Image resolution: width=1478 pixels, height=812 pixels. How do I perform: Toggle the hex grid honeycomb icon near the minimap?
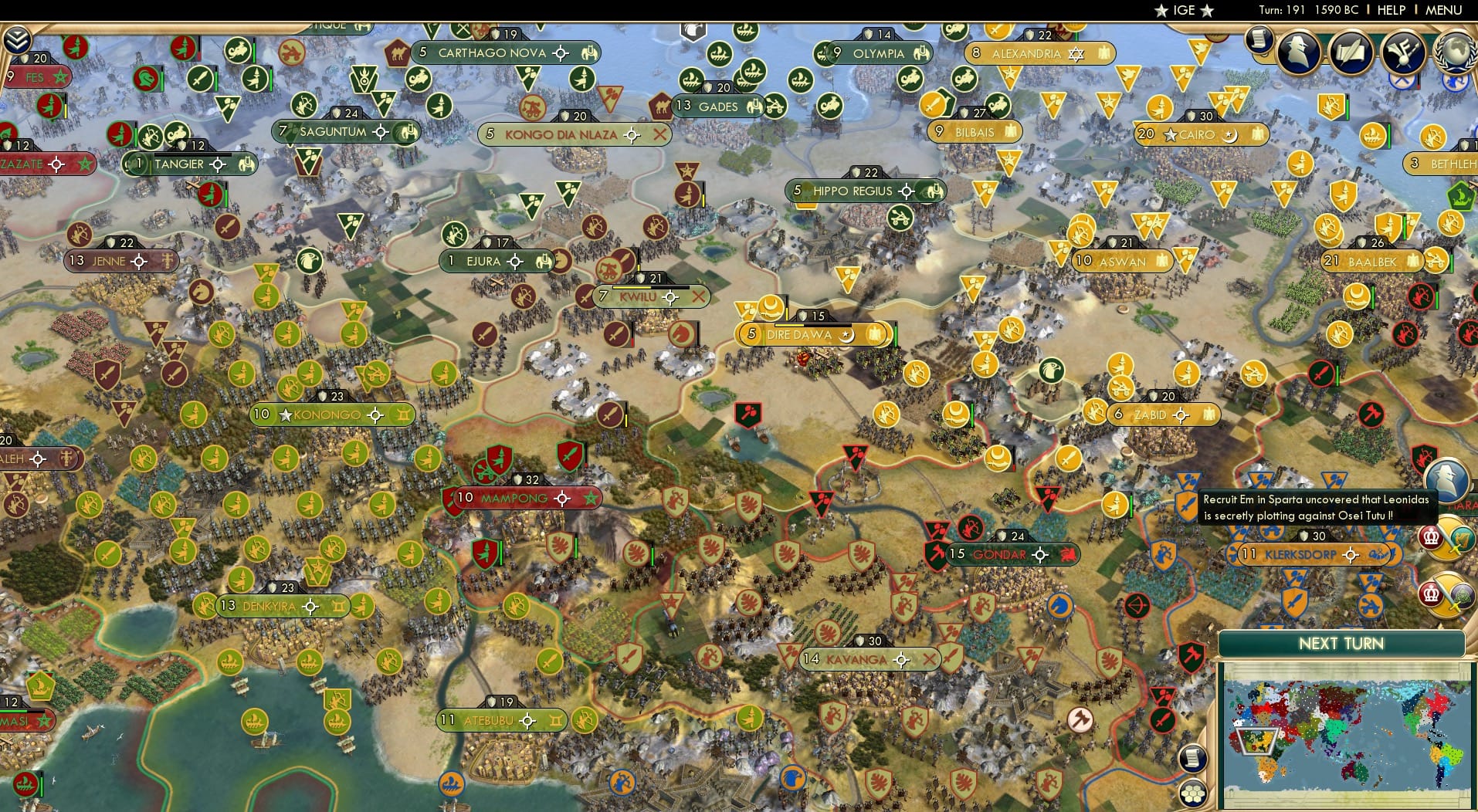pyautogui.click(x=1194, y=793)
